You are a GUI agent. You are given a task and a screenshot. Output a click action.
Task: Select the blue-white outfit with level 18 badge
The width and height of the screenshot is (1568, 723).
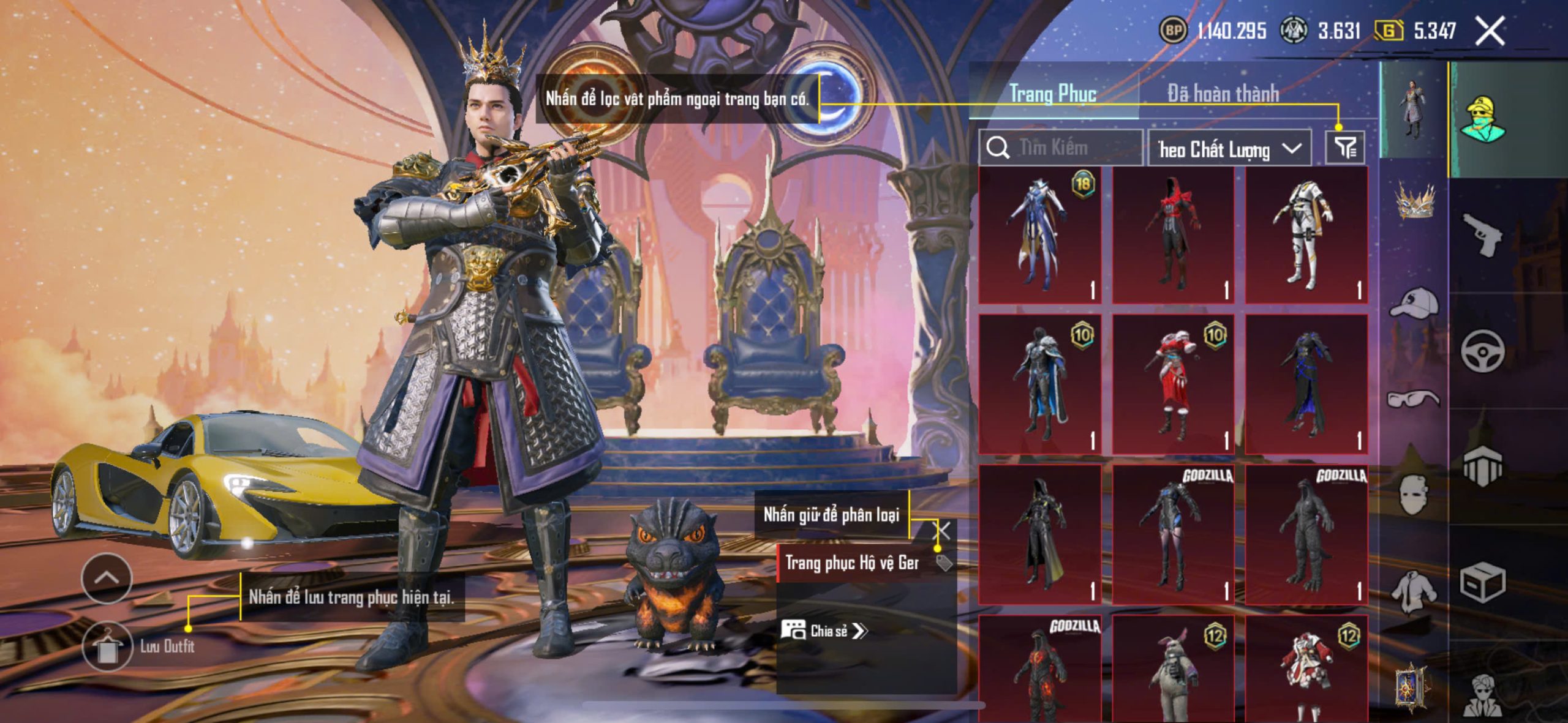point(1039,235)
